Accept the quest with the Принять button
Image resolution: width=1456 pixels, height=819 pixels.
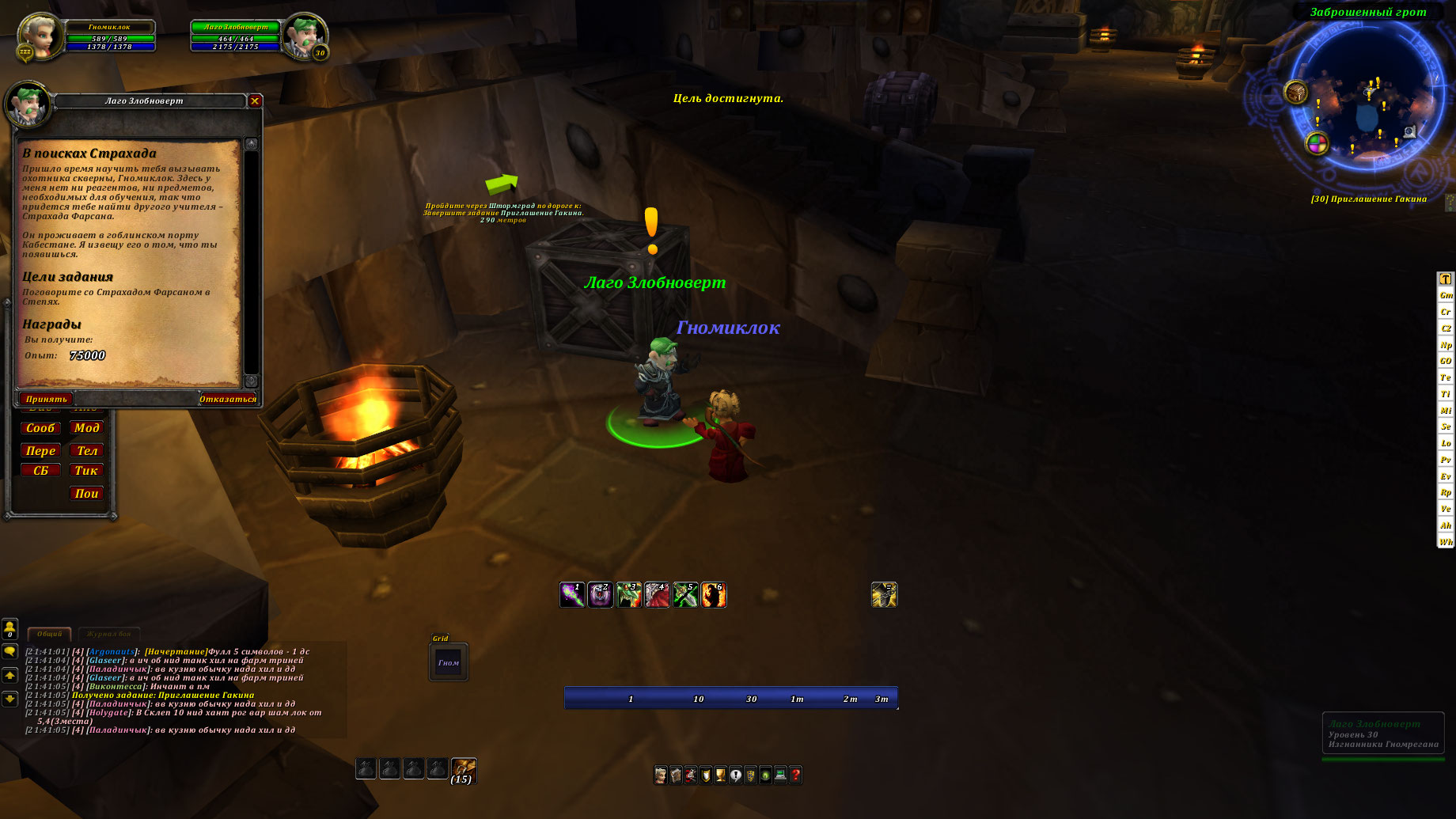pyautogui.click(x=46, y=399)
